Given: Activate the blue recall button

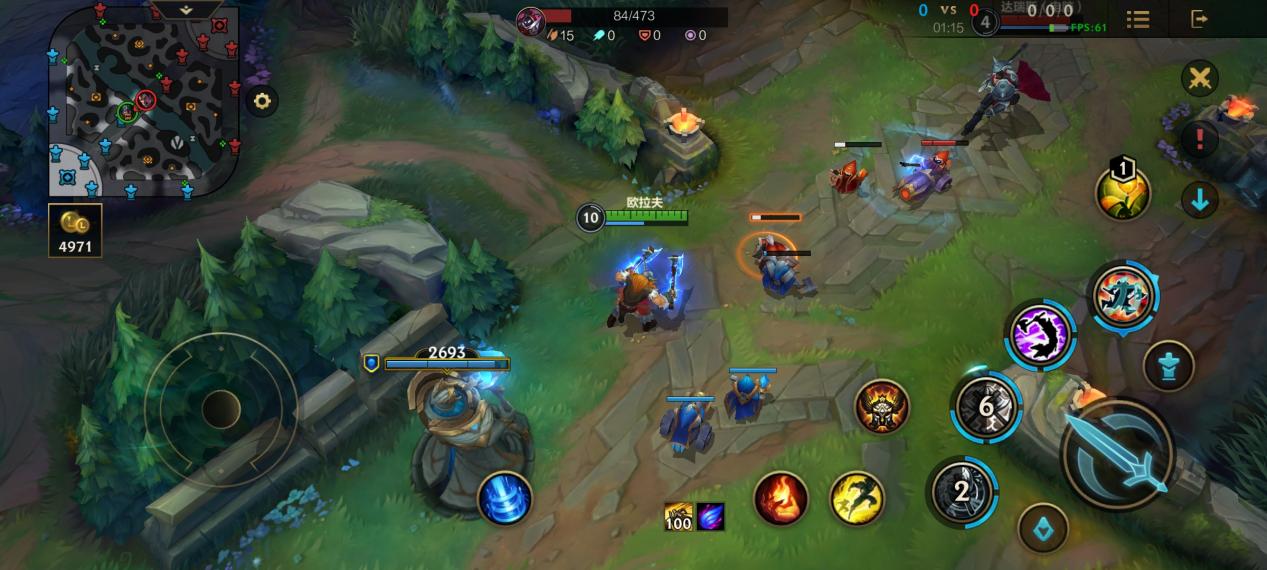Looking at the screenshot, I should pos(505,497).
